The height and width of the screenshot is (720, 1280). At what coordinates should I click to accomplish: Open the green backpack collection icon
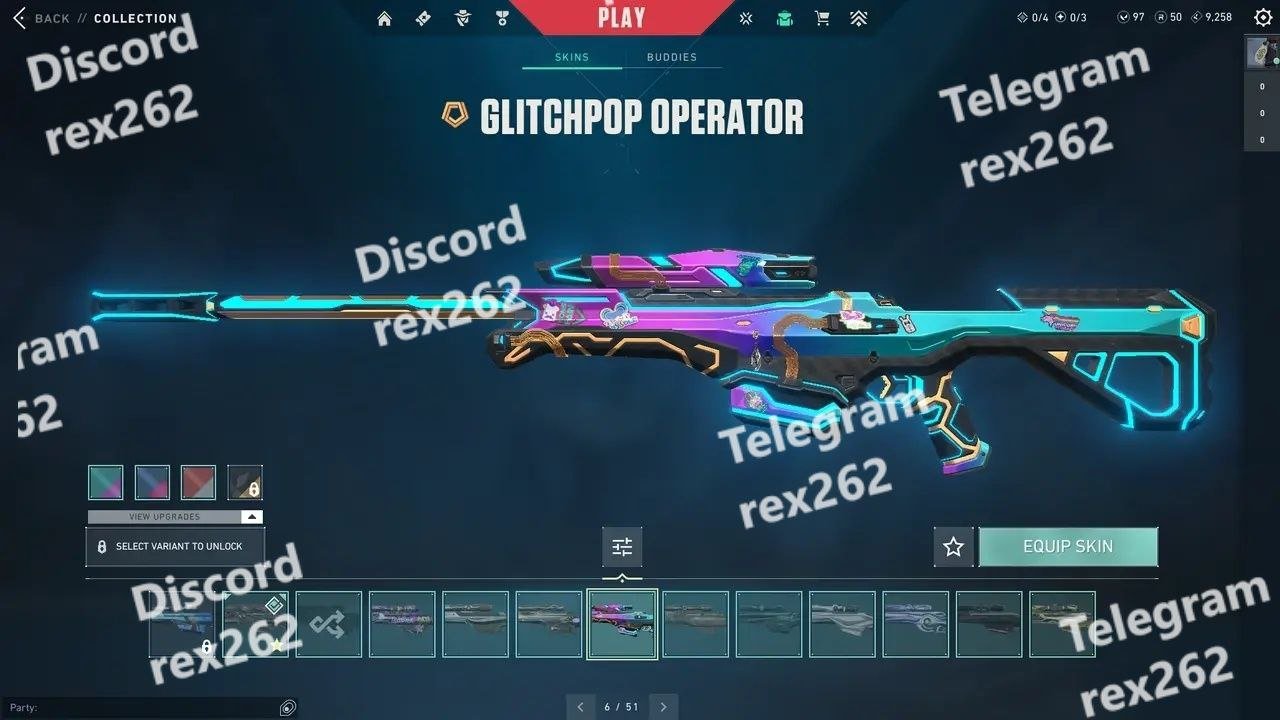tap(785, 18)
